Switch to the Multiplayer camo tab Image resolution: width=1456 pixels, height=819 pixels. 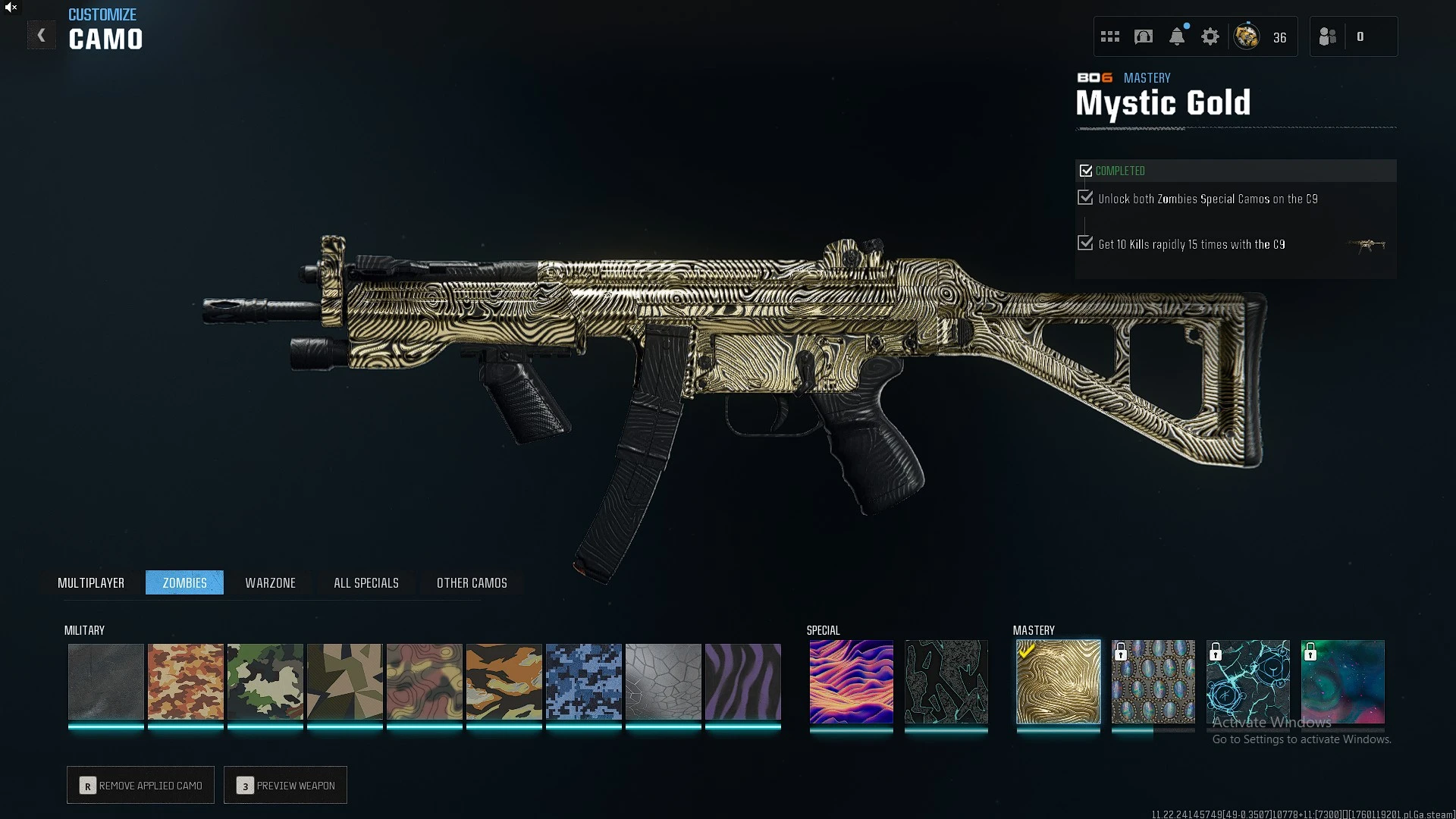(91, 582)
